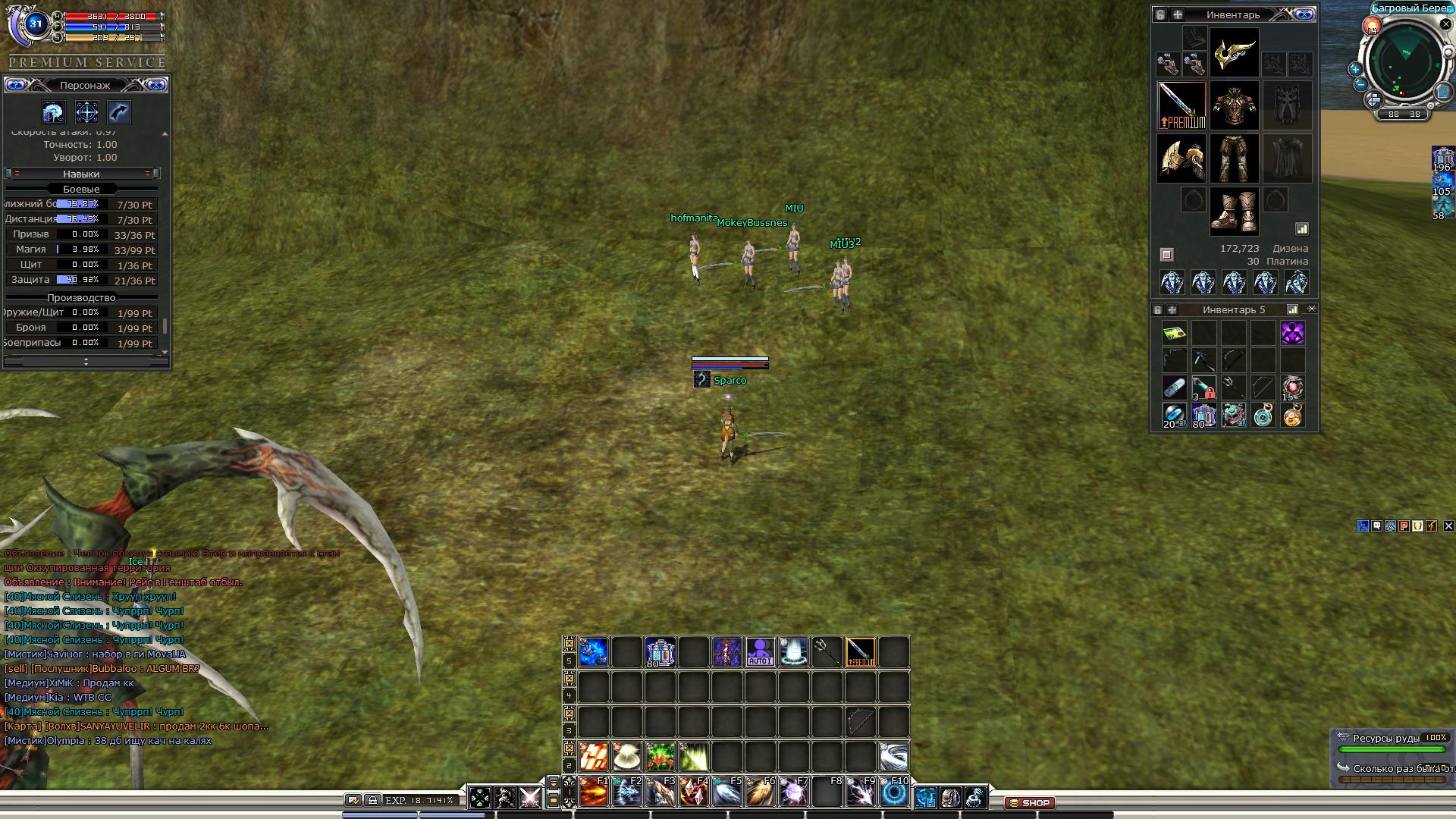Close the minimap with its X button

pos(1445,24)
